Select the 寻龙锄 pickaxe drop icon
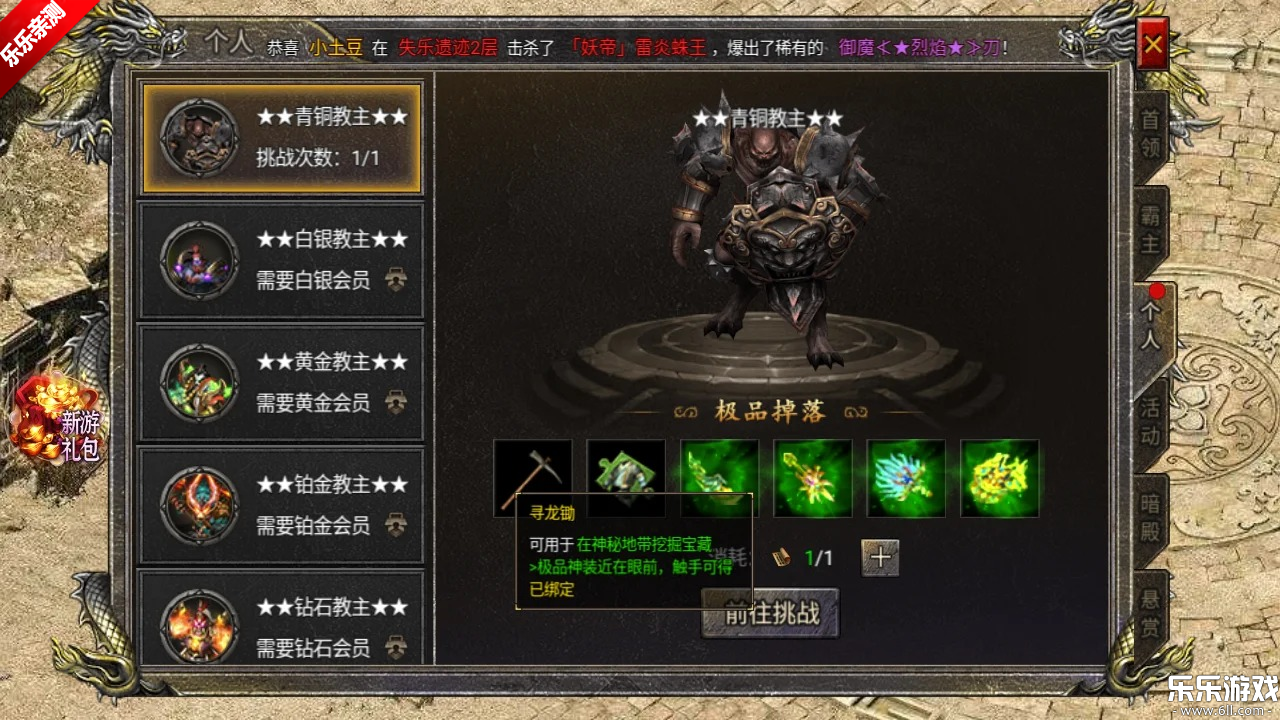 tap(531, 478)
